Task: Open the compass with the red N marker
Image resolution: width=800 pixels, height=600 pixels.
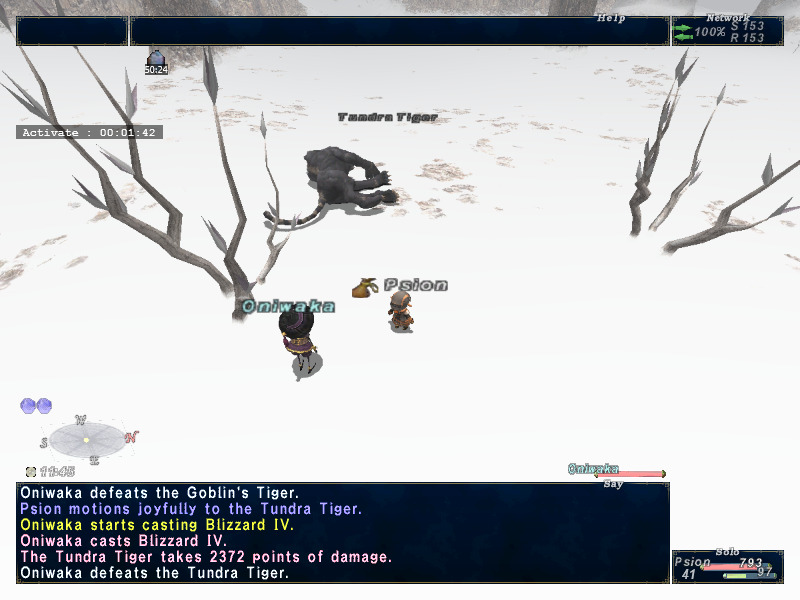Action: (87, 439)
